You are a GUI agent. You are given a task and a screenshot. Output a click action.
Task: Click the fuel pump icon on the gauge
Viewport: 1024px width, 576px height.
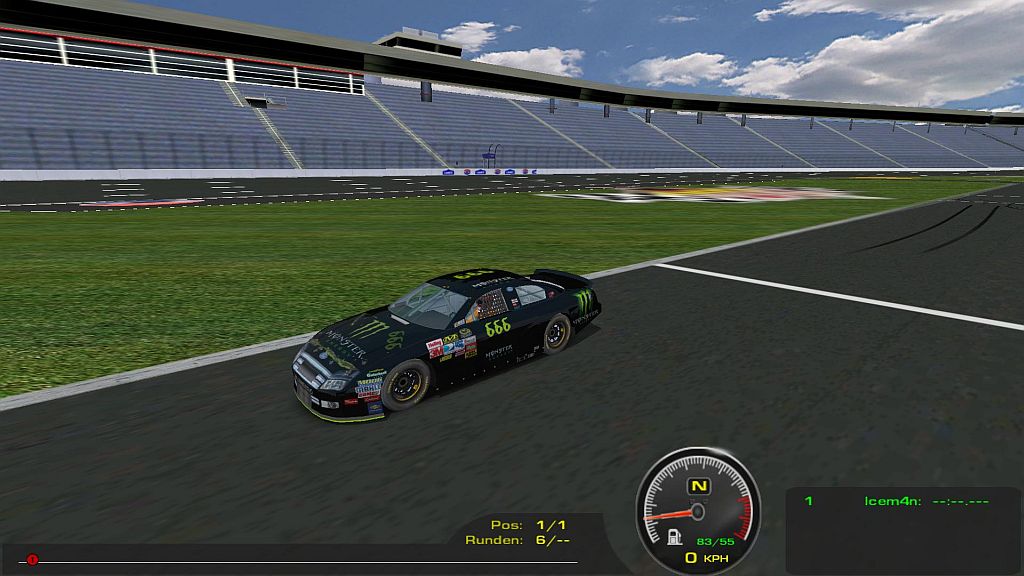coord(676,536)
